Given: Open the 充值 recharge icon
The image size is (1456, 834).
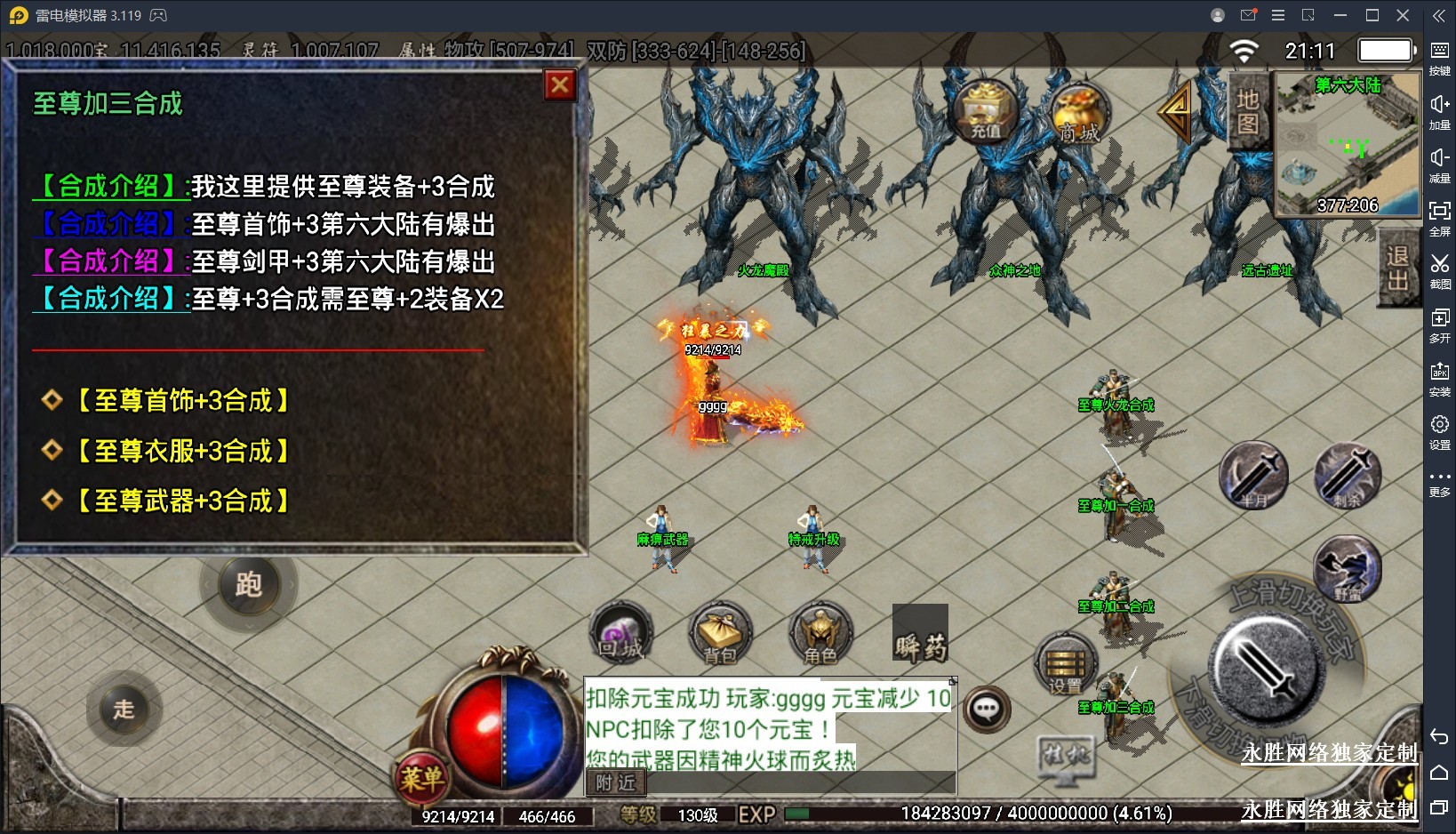Looking at the screenshot, I should point(985,112).
